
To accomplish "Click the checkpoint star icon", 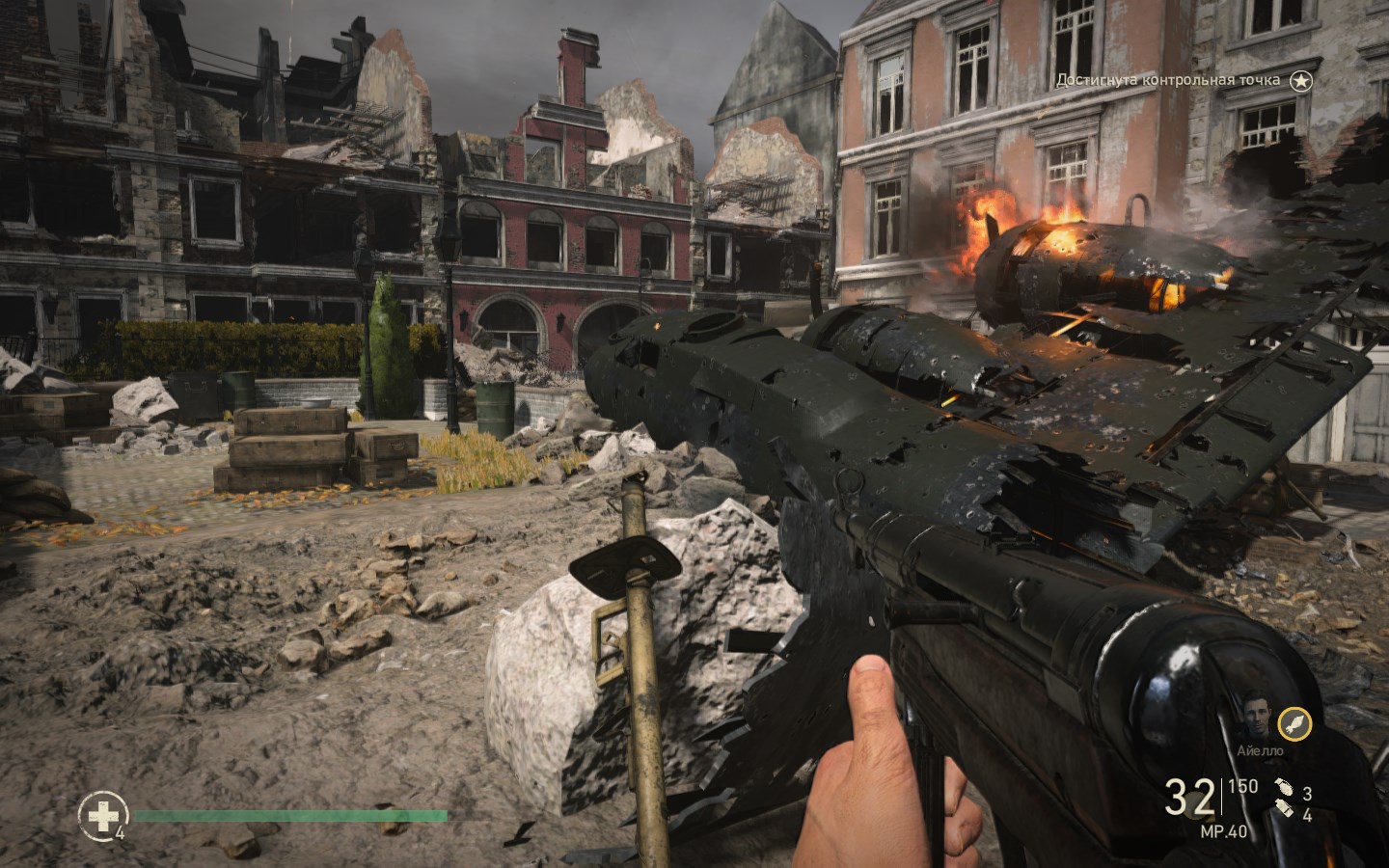I will (x=1303, y=81).
